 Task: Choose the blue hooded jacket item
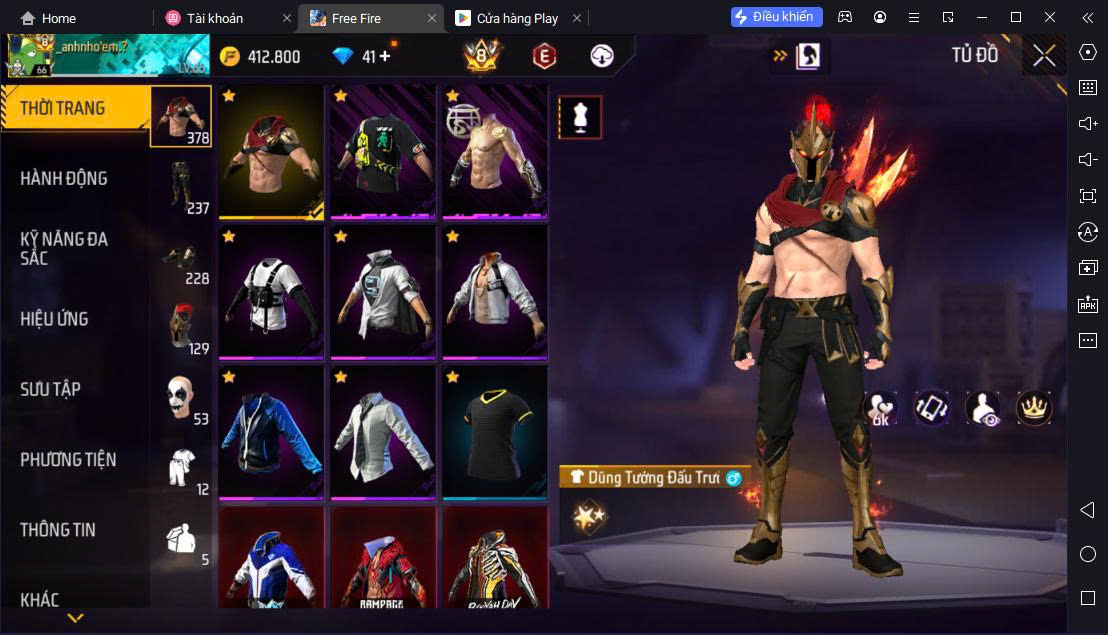pos(271,432)
